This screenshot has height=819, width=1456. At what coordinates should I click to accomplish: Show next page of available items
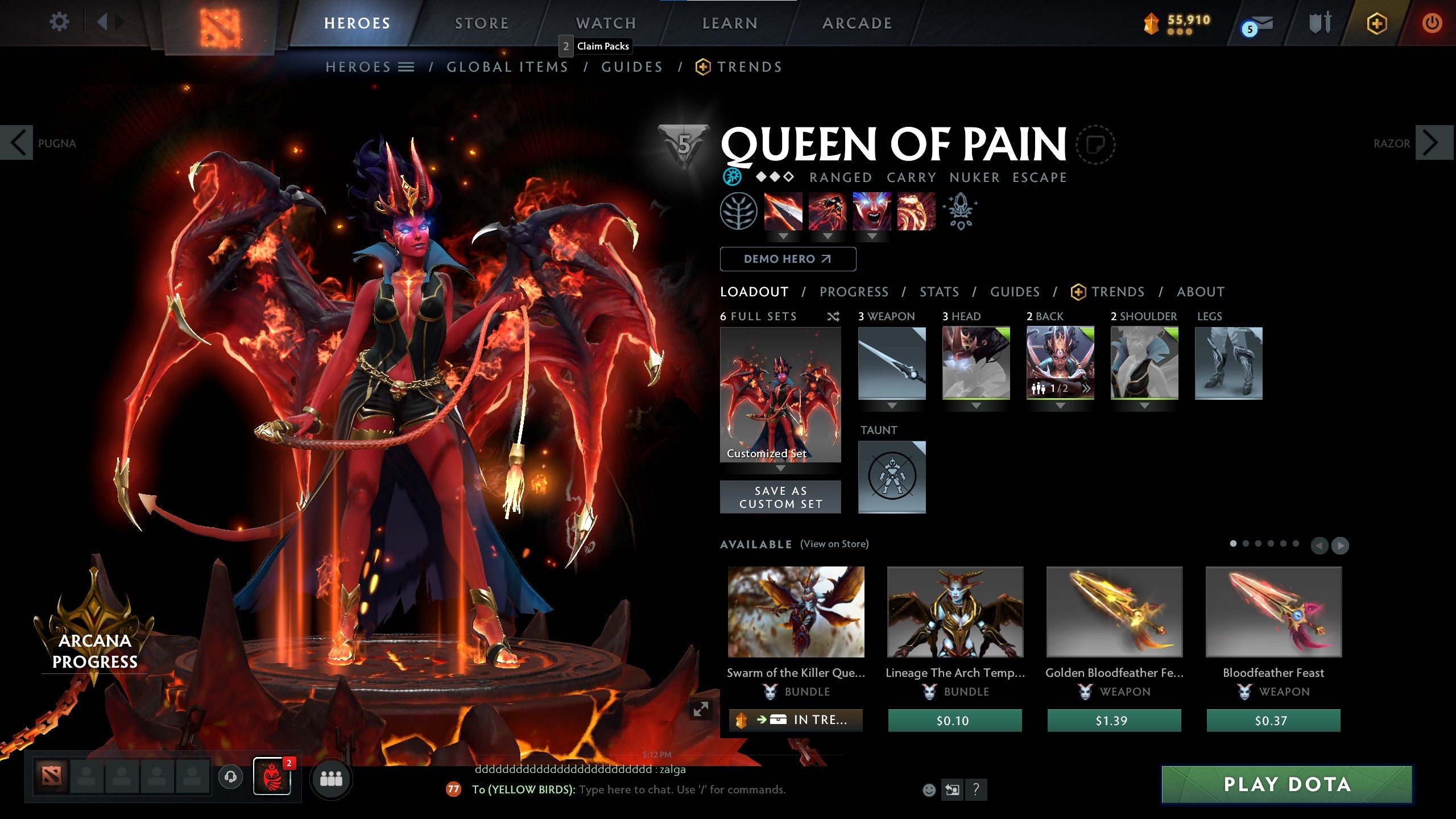coord(1340,545)
